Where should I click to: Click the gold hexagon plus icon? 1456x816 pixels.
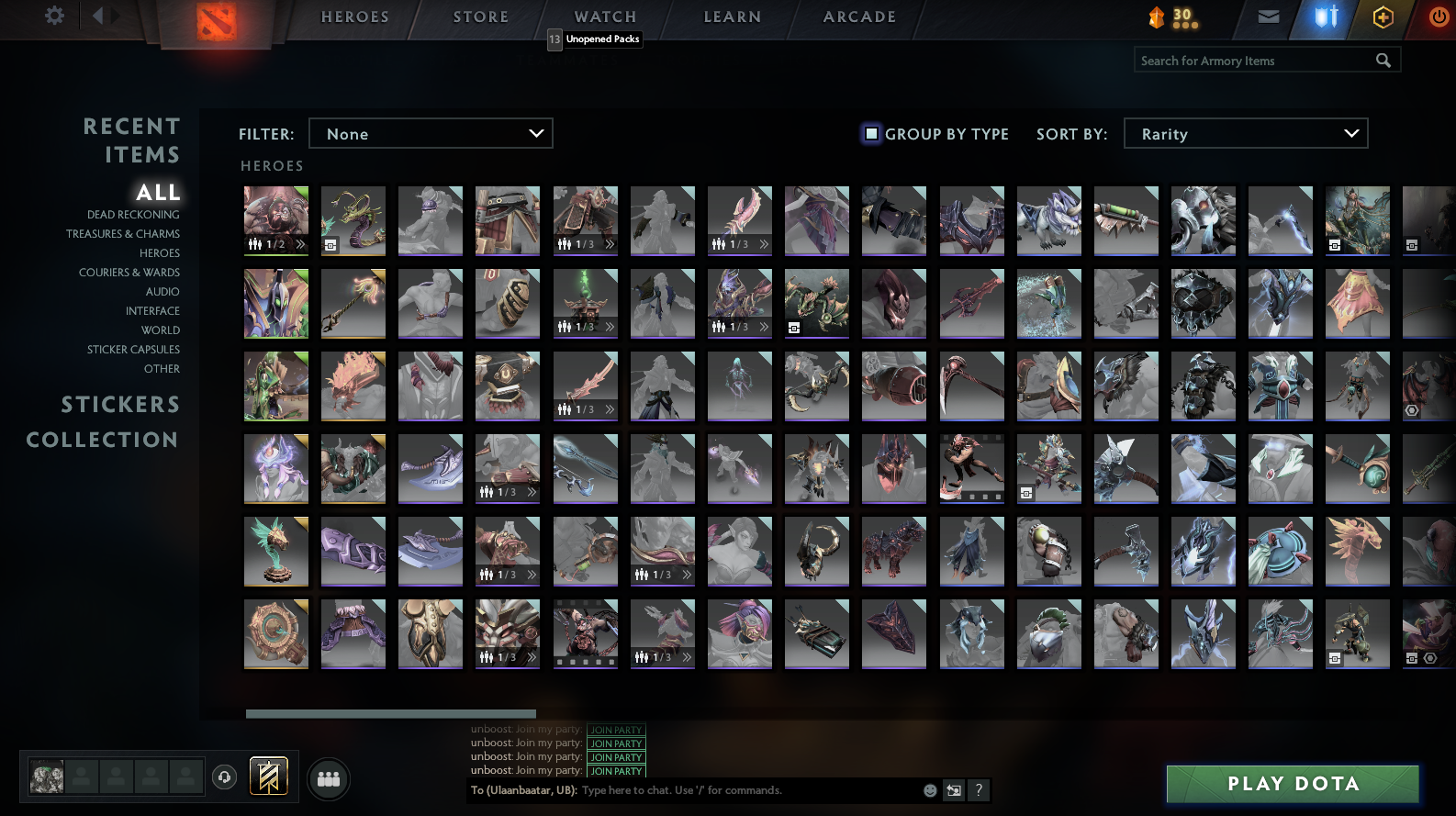click(1383, 16)
